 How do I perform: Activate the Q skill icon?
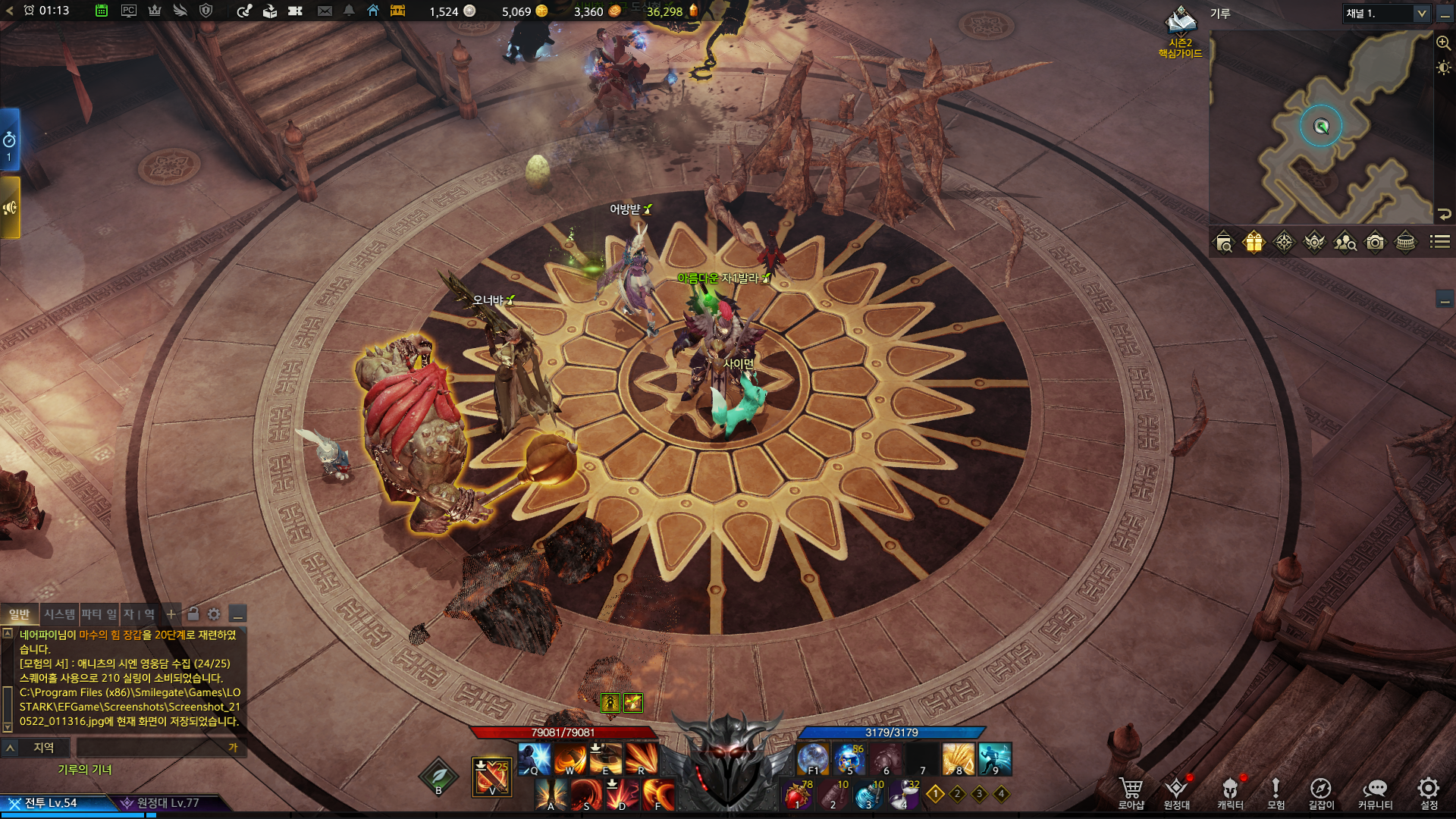click(535, 758)
